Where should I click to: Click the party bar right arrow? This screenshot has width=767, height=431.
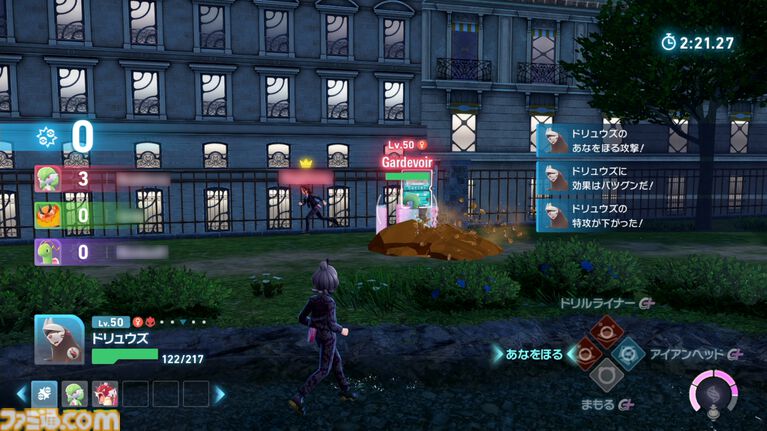point(220,394)
